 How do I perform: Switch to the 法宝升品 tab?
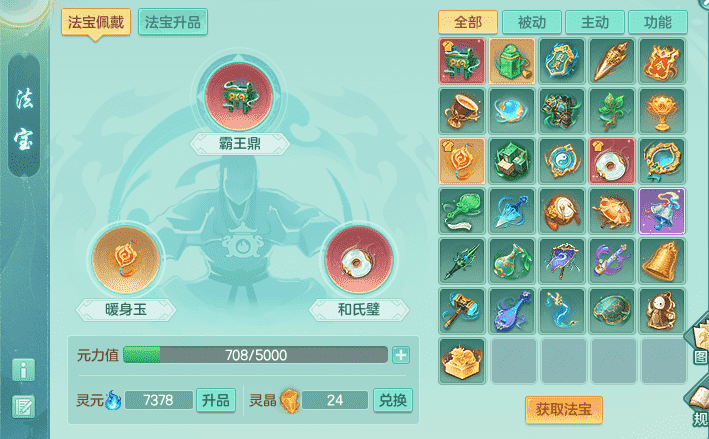click(173, 22)
